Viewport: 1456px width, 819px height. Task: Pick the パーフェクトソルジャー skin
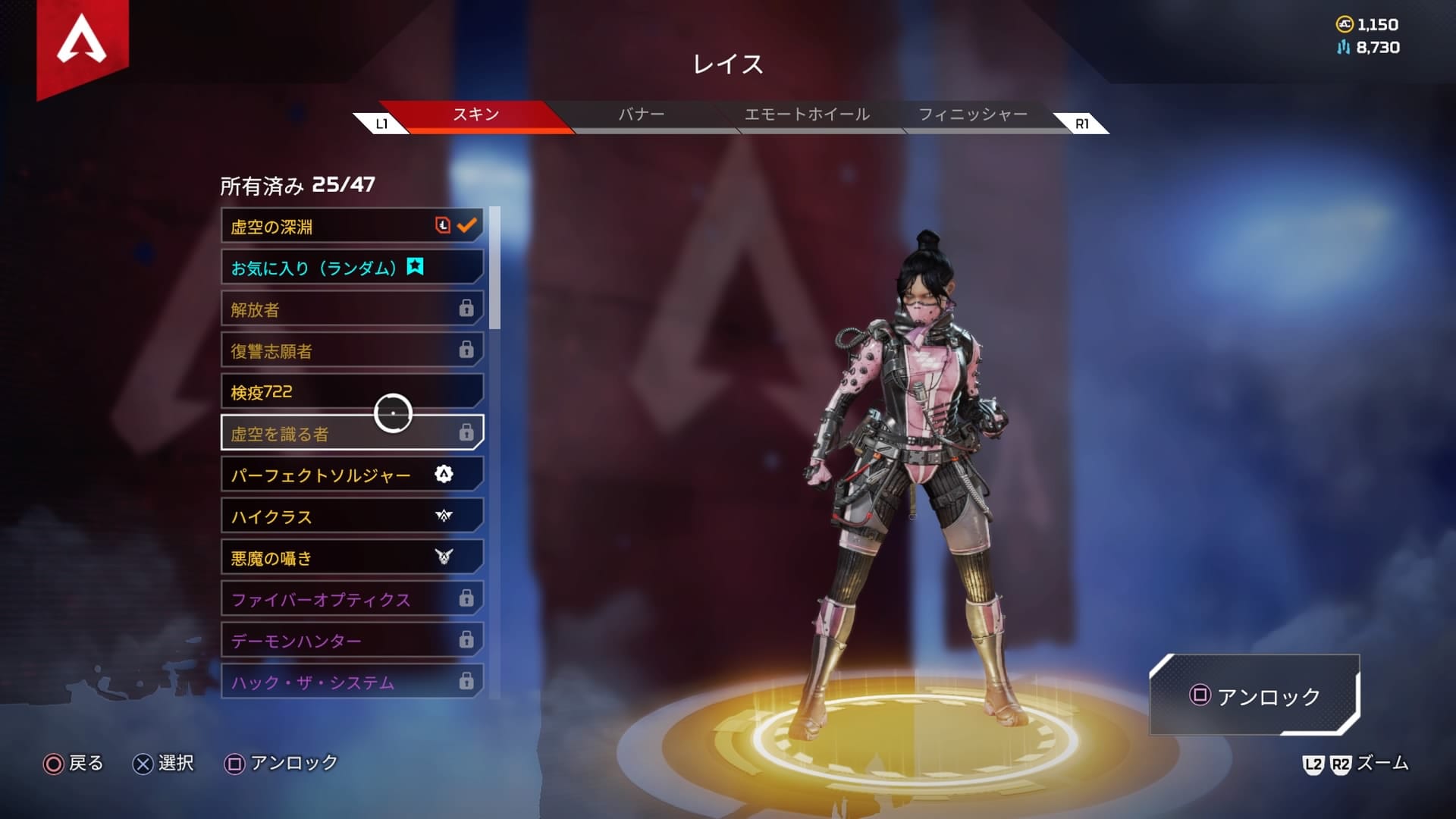pos(352,475)
